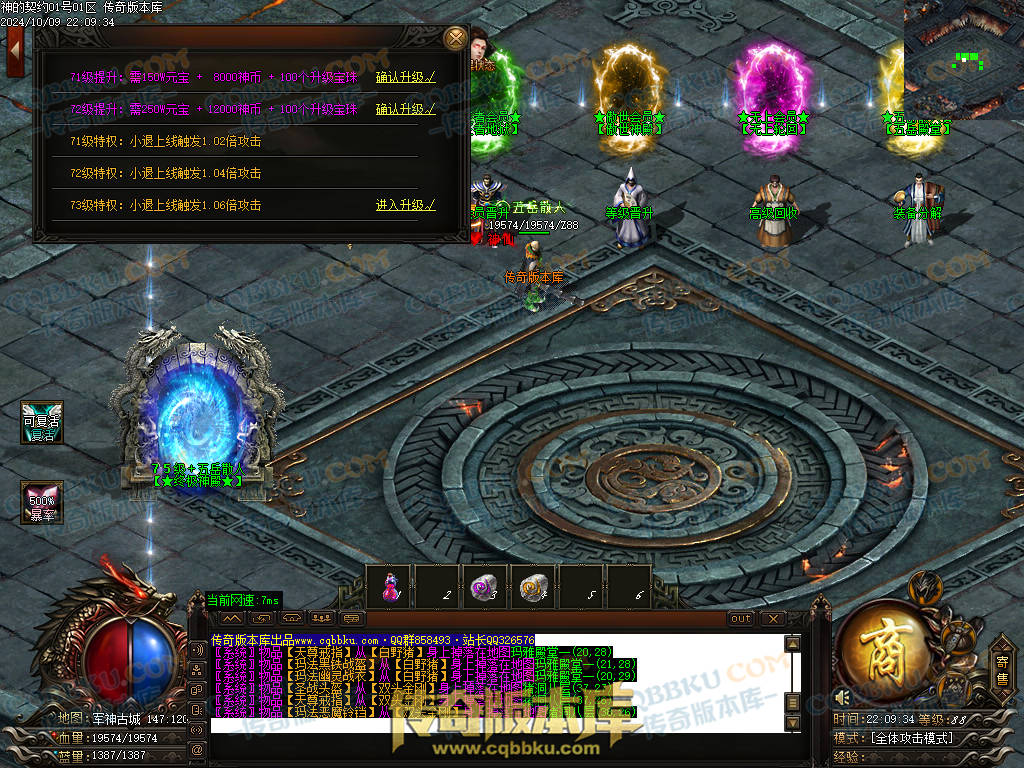Open the 500% drop rate icon
Viewport: 1024px width, 768px height.
(x=42, y=502)
